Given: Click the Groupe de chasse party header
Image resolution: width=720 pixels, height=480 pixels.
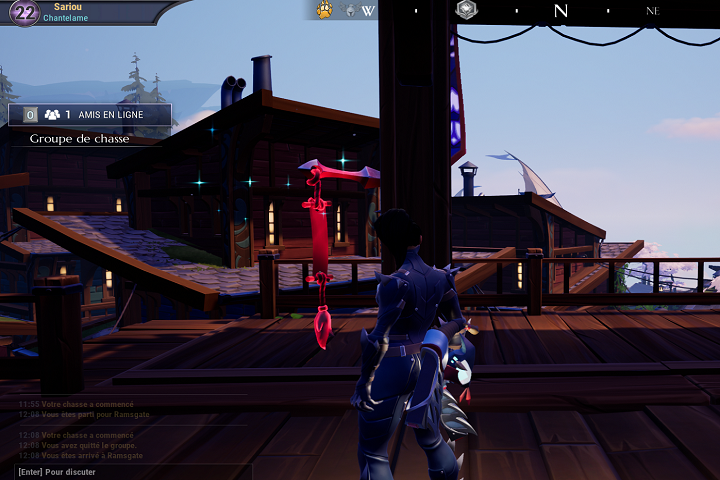Looking at the screenshot, I should click(x=79, y=139).
